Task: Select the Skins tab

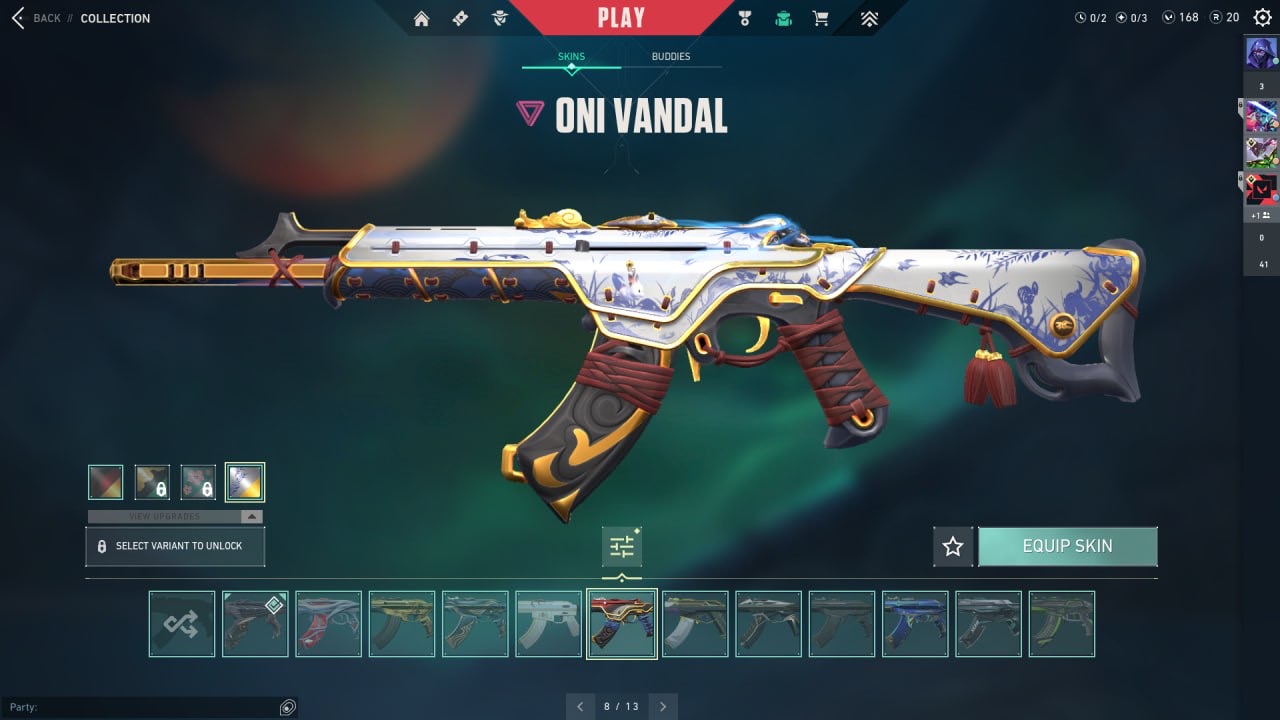Action: click(571, 57)
